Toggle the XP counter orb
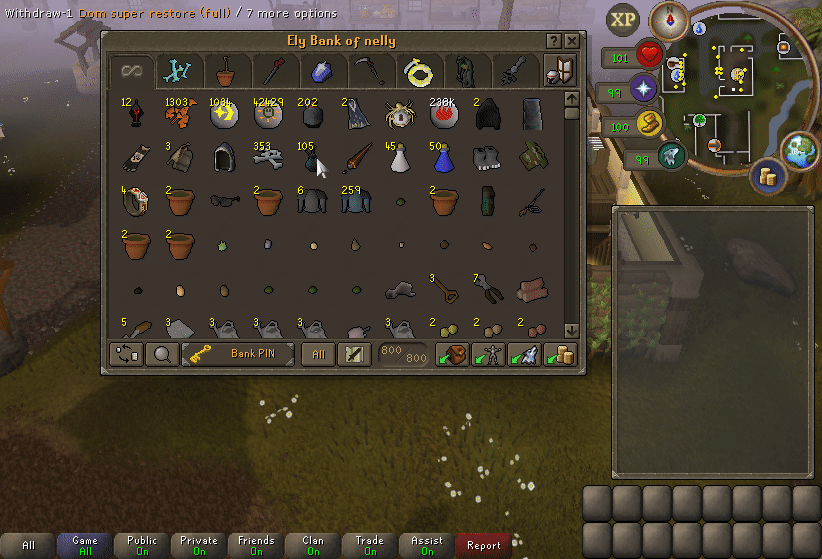 623,20
